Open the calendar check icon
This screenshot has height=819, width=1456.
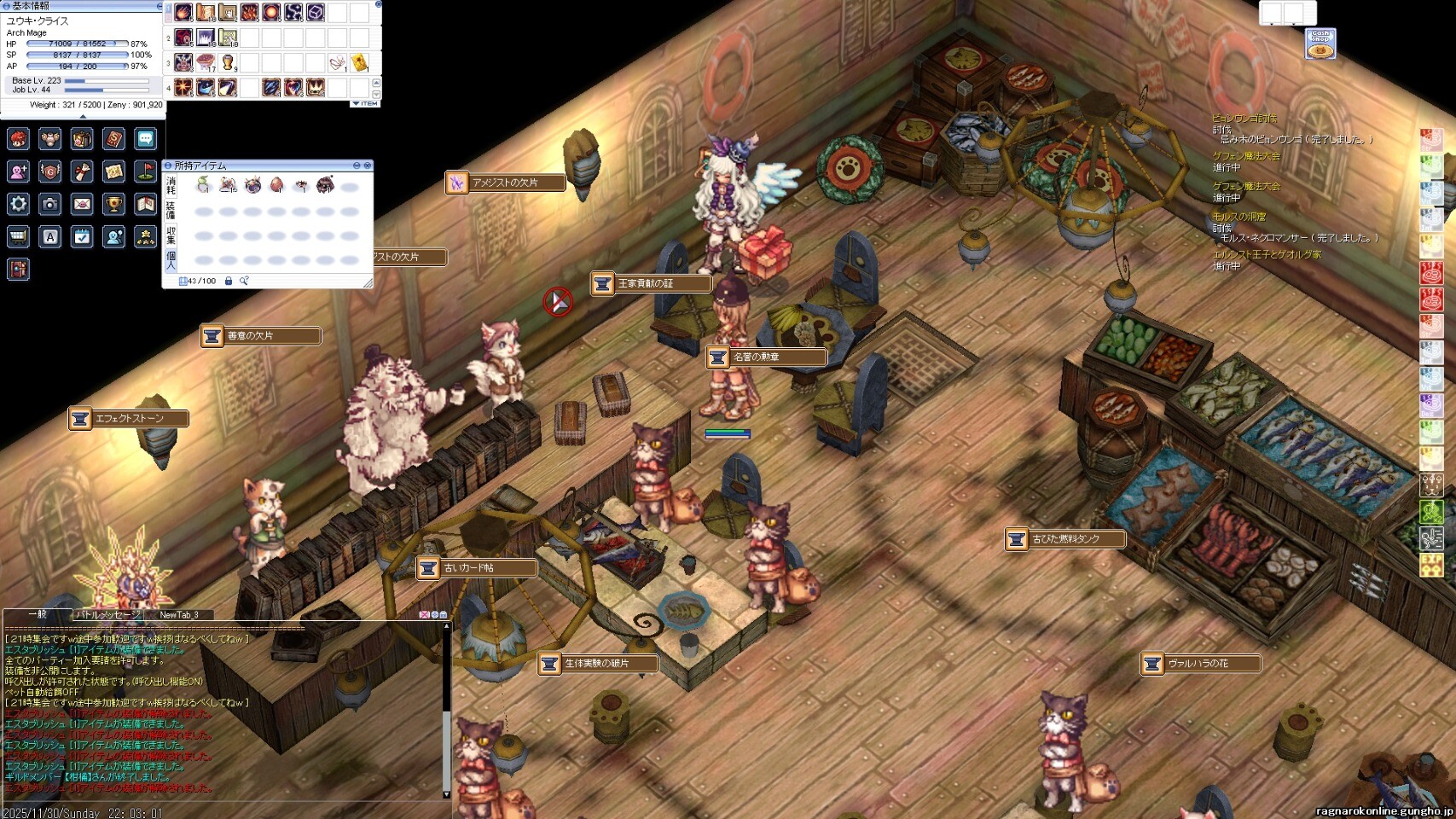(x=82, y=236)
